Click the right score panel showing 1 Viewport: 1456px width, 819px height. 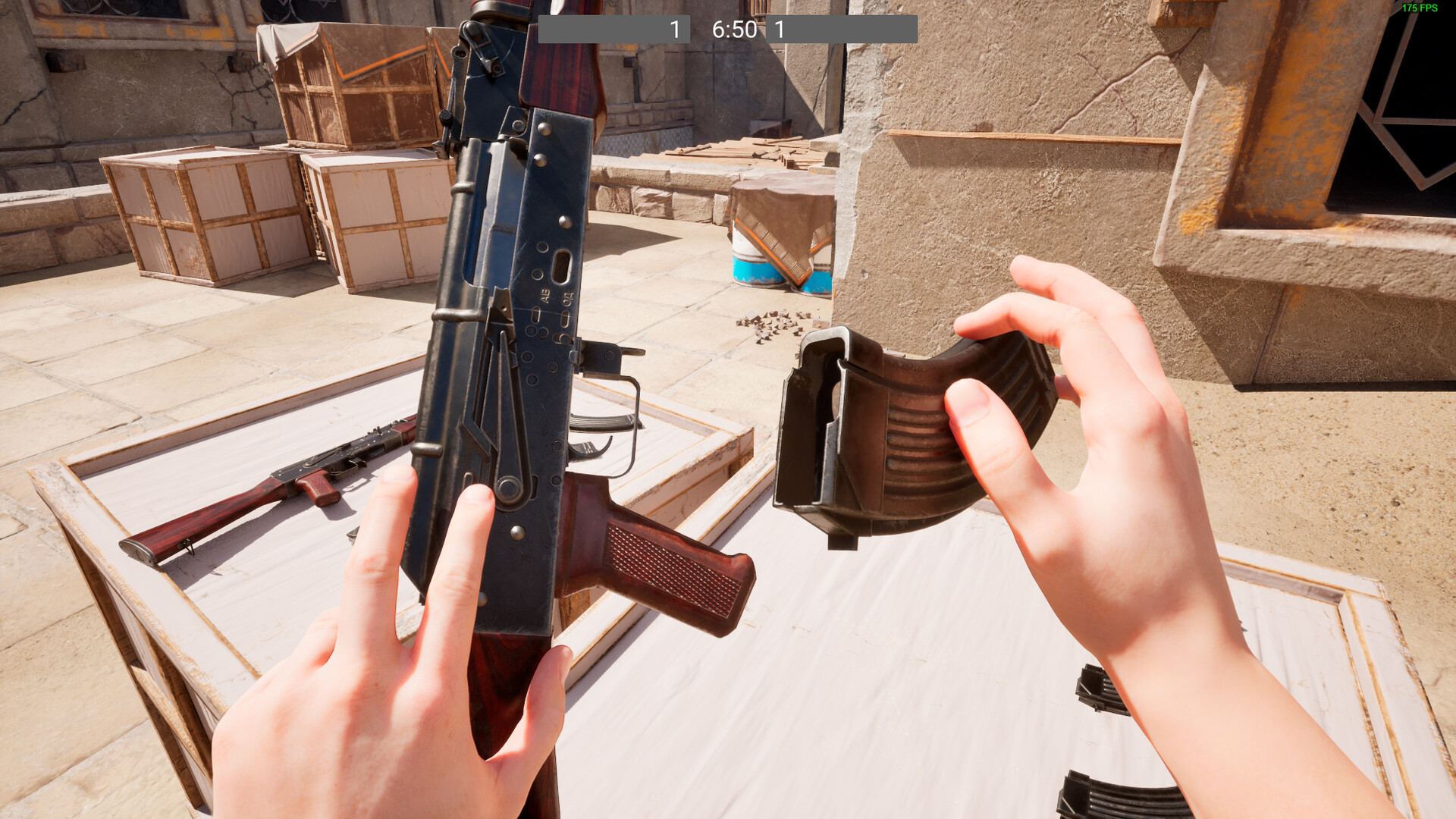[778, 30]
